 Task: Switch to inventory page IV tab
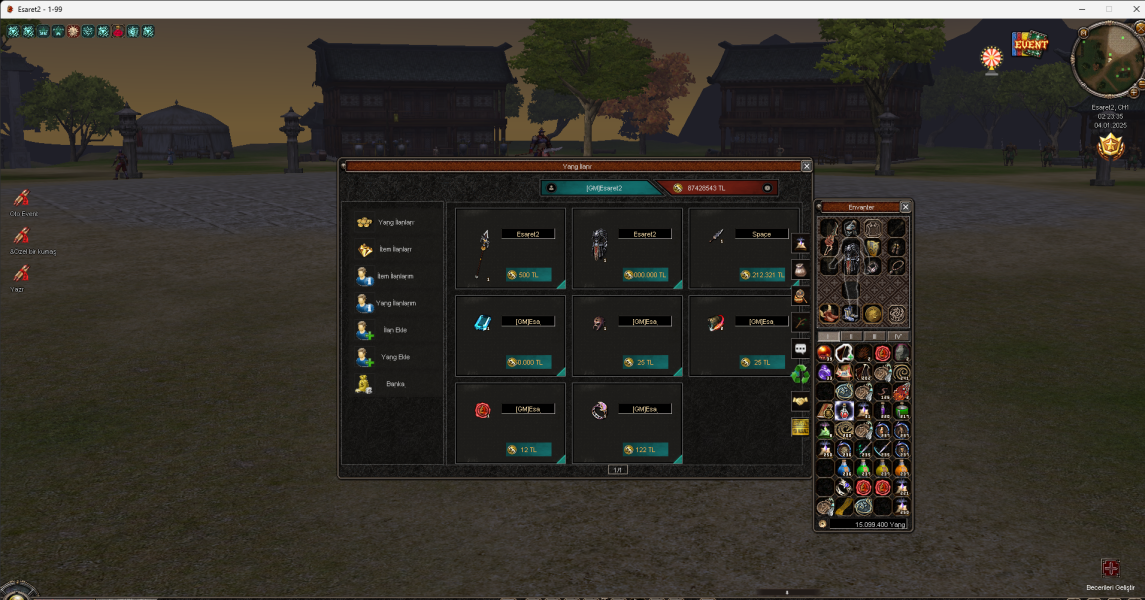click(899, 337)
